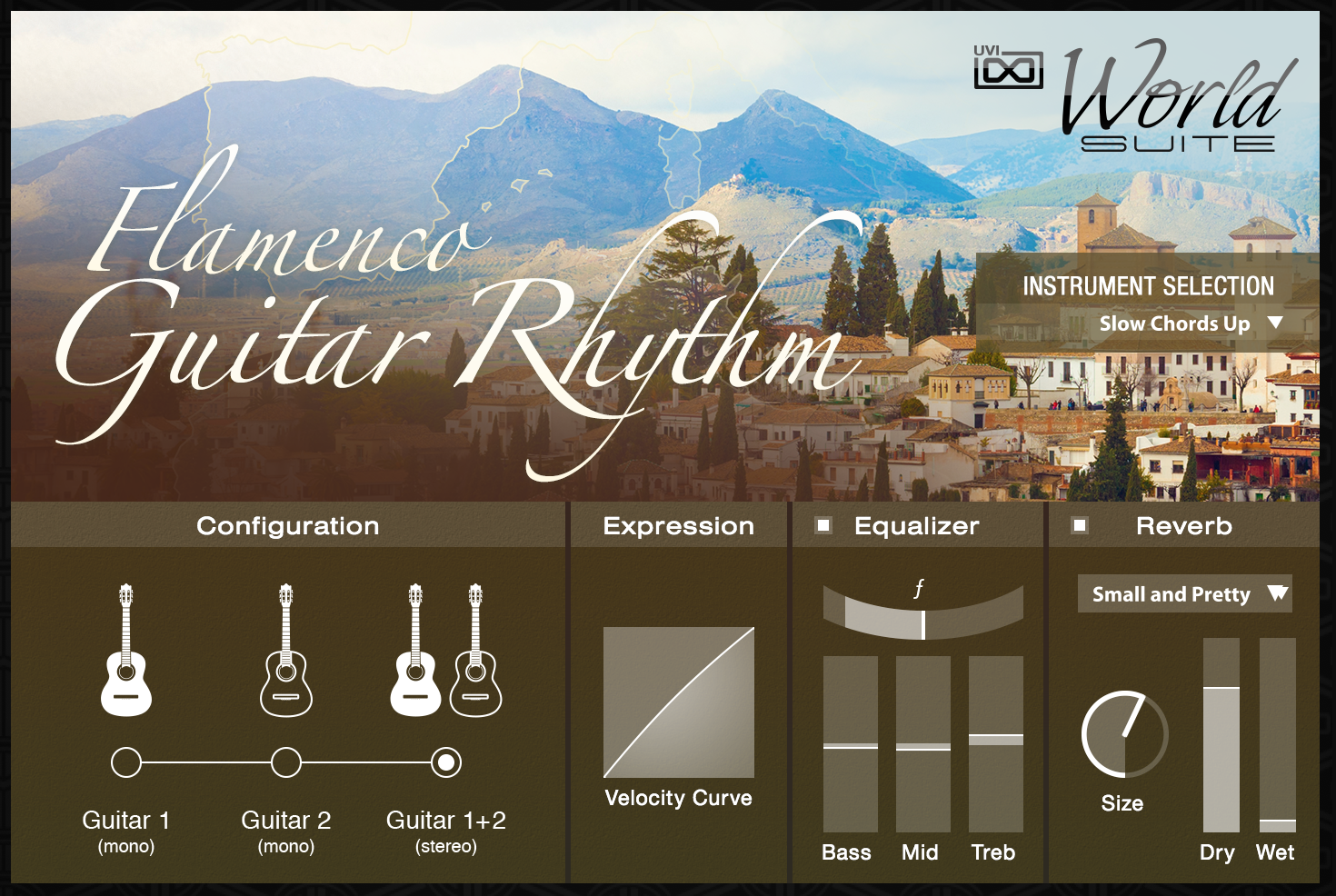
Task: Click the Velocity Curve graph
Action: (x=679, y=702)
